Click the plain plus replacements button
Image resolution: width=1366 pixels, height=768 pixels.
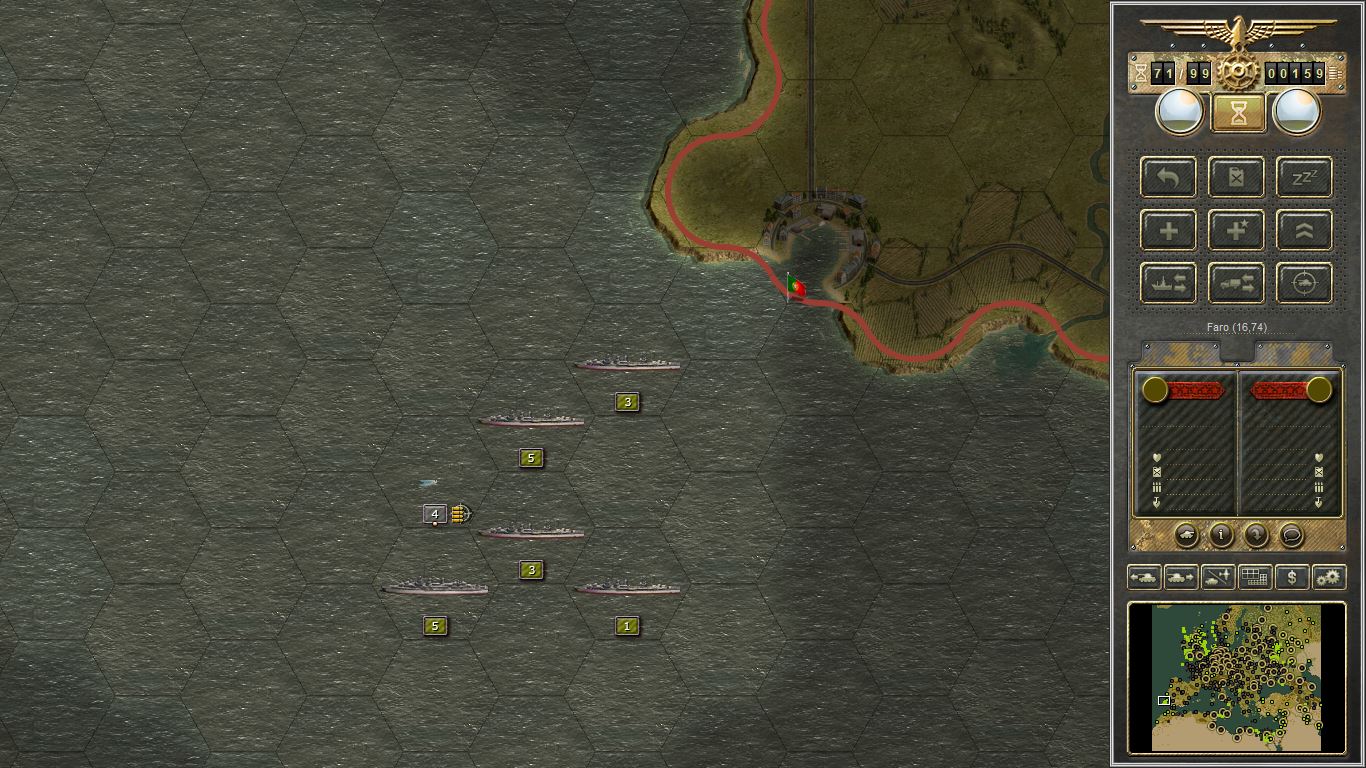click(1169, 231)
